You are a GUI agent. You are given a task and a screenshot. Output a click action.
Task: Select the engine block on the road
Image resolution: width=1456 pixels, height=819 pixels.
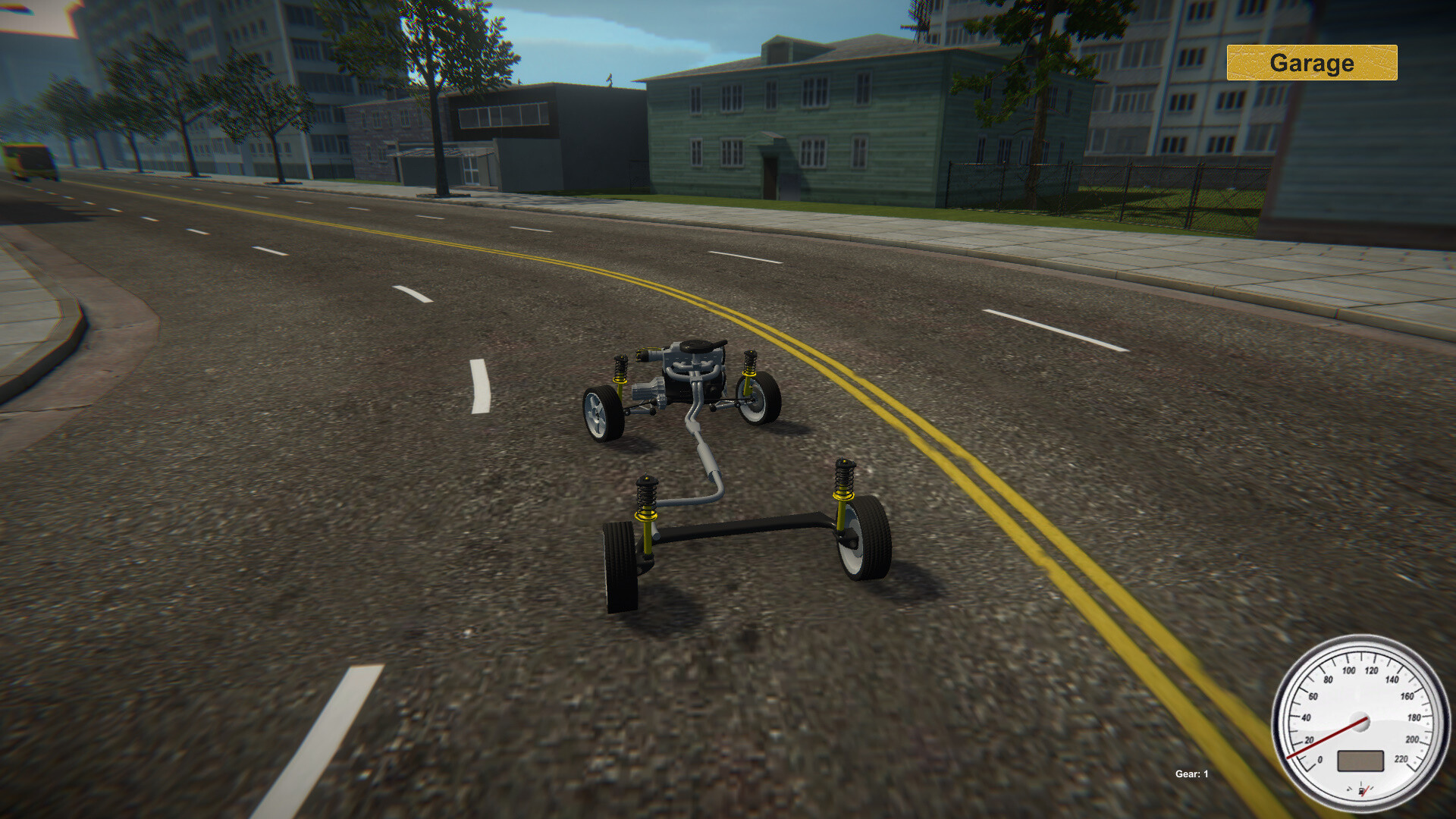click(692, 369)
